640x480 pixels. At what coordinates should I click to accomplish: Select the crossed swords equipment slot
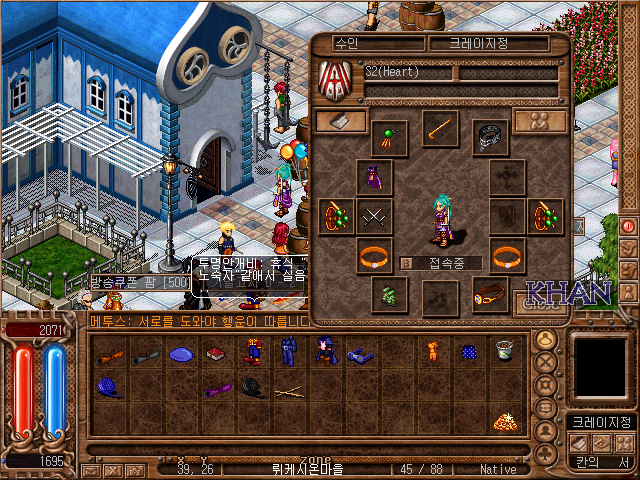374,215
